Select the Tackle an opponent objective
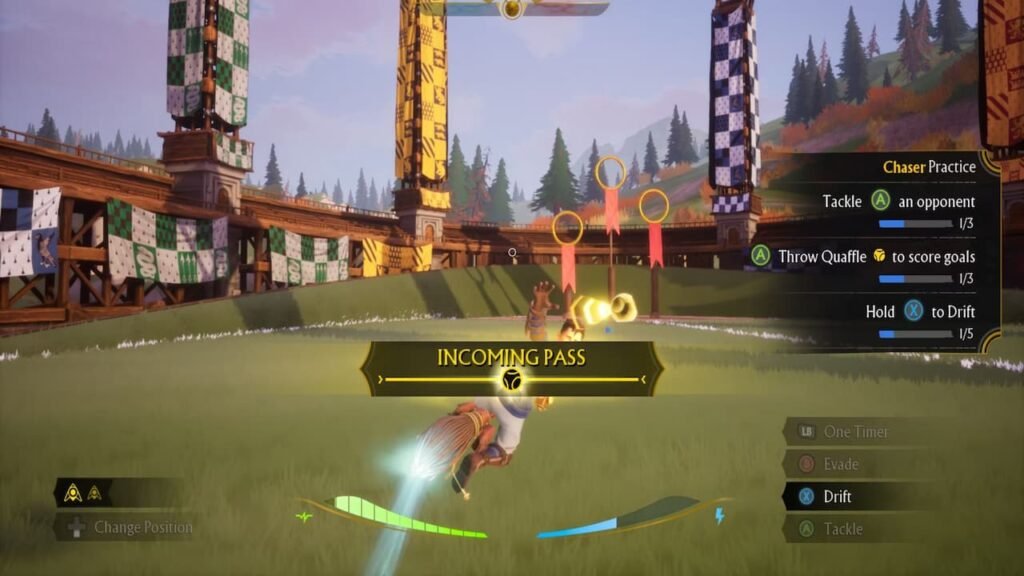 [x=897, y=202]
